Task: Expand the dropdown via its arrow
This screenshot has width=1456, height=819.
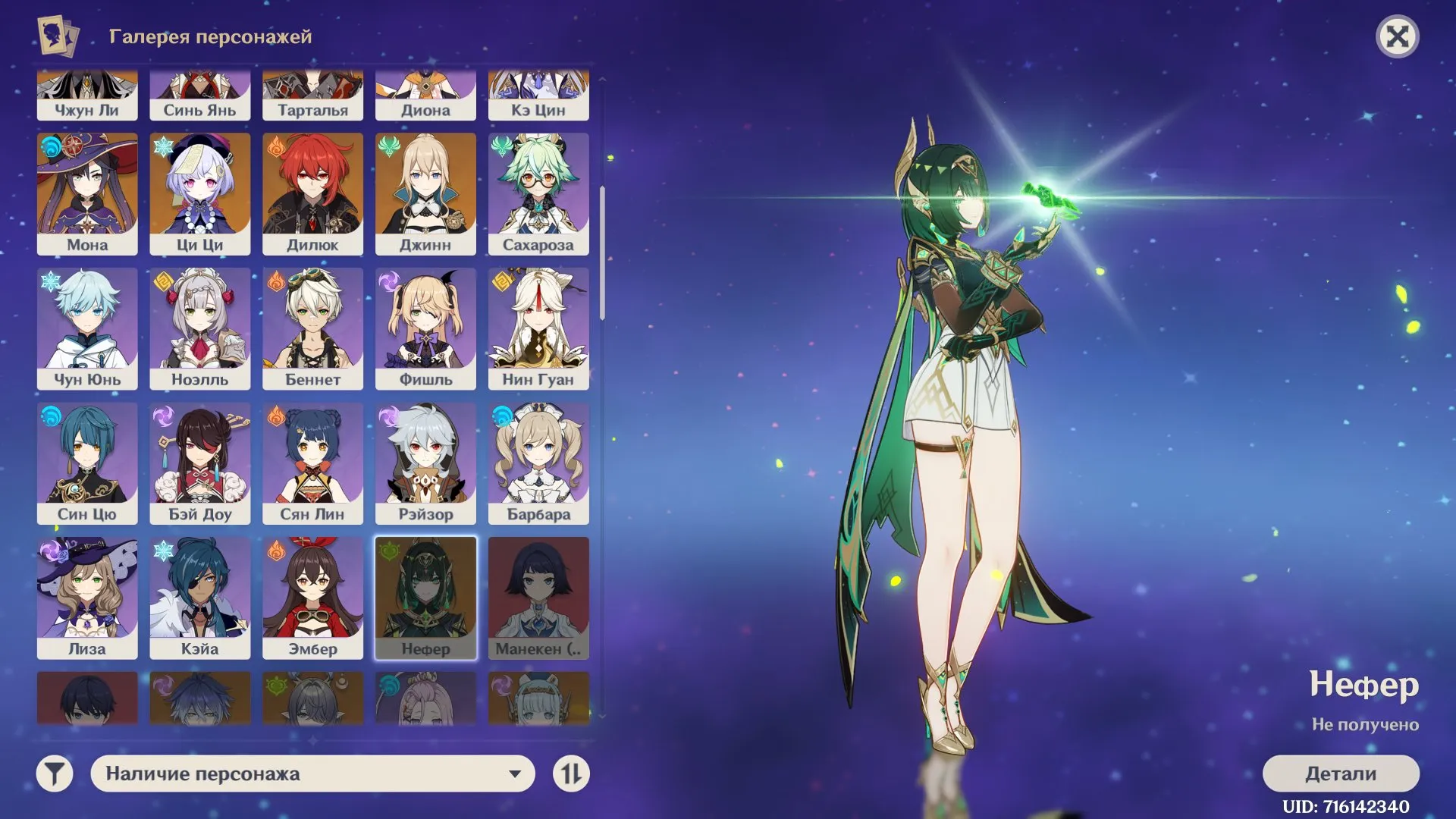Action: 517,774
